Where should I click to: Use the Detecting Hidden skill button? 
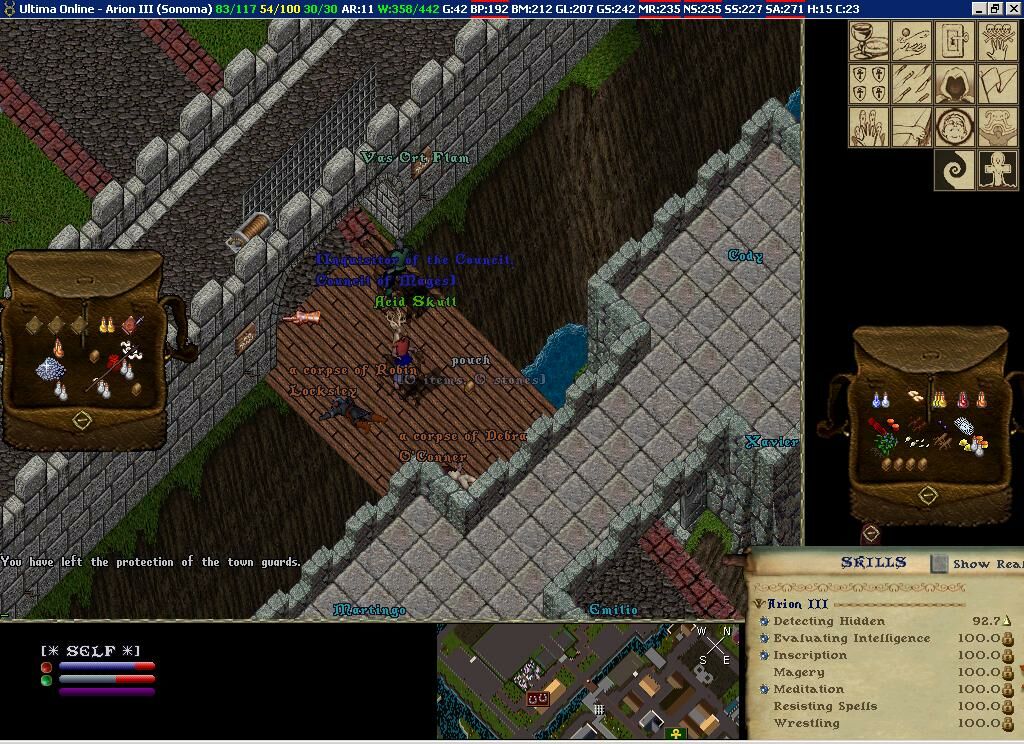(x=764, y=621)
